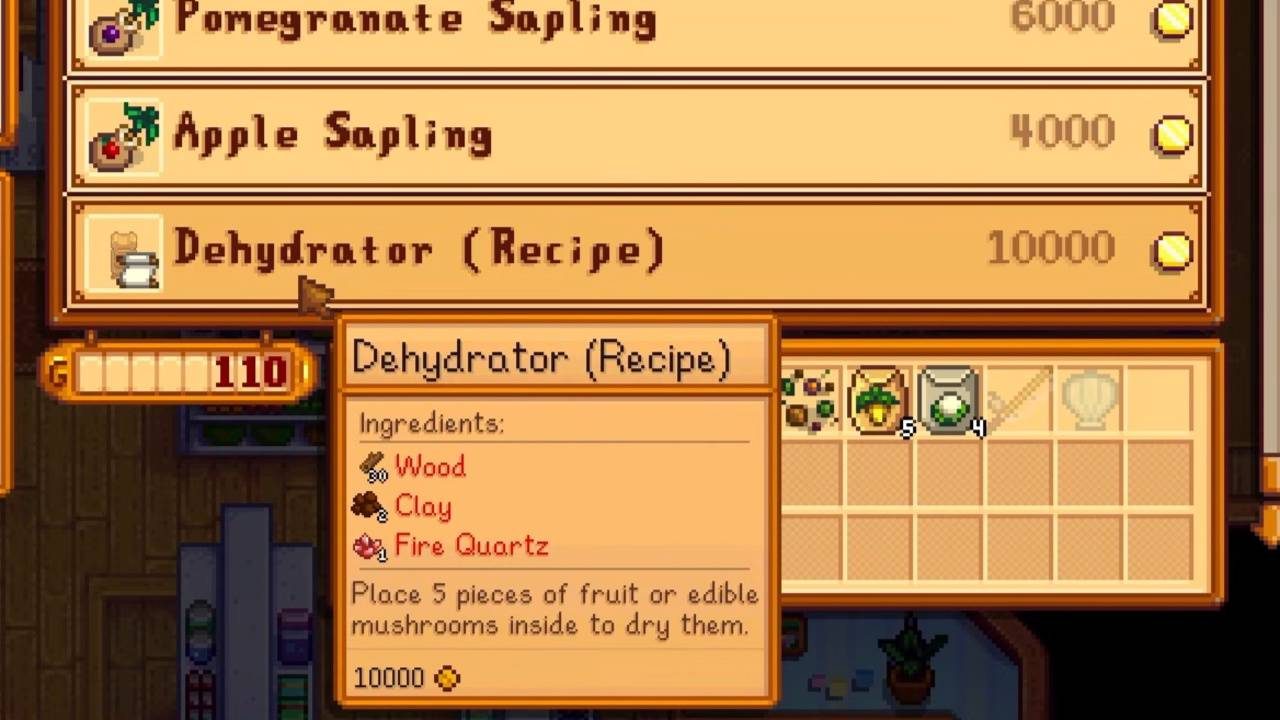Click the grayed-out shell inventory slot
Screen dimensions: 1280x720
(x=1088, y=400)
